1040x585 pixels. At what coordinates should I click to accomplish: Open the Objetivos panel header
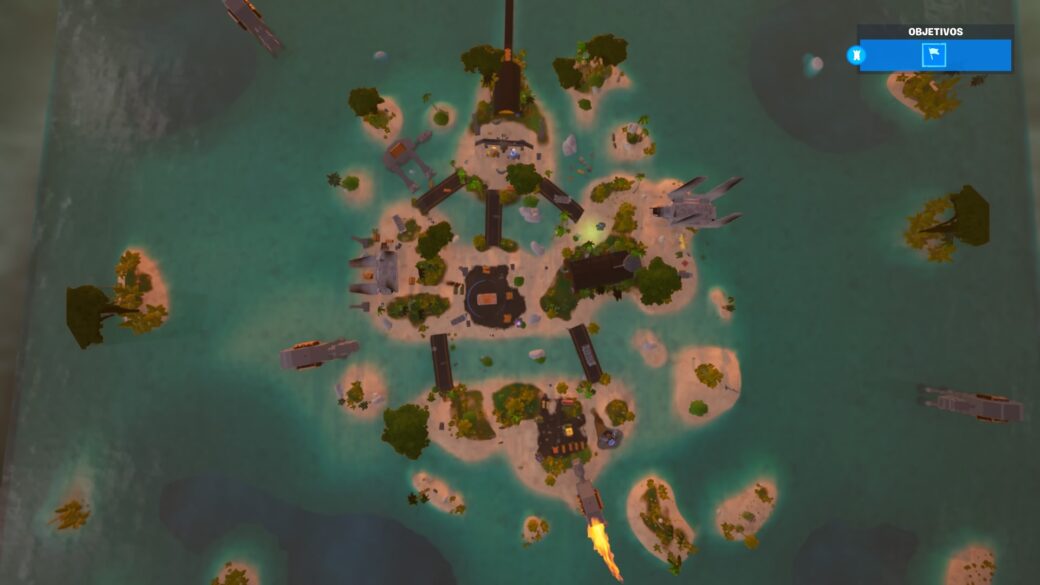pyautogui.click(x=935, y=32)
